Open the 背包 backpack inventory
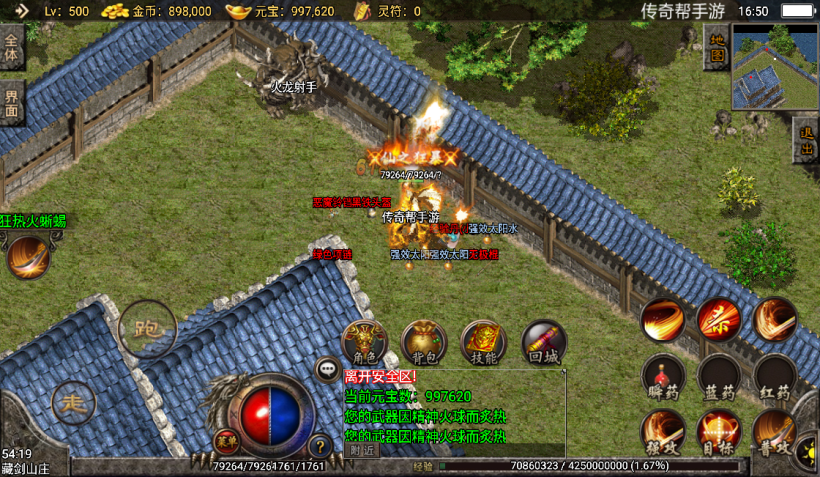 pos(424,343)
